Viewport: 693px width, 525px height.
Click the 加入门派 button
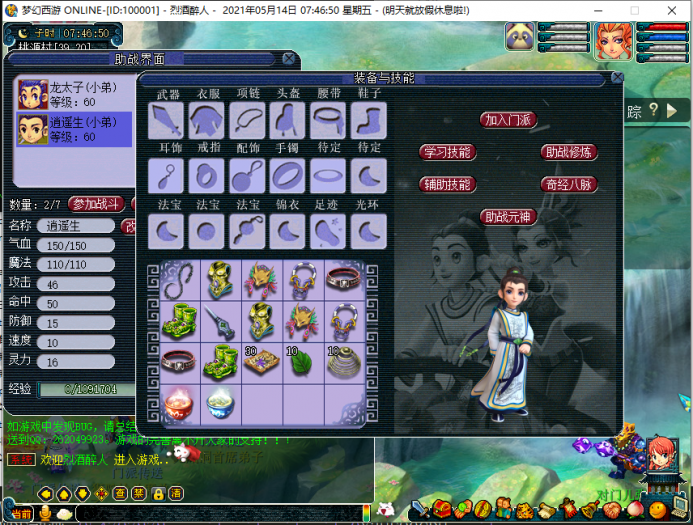click(x=509, y=120)
